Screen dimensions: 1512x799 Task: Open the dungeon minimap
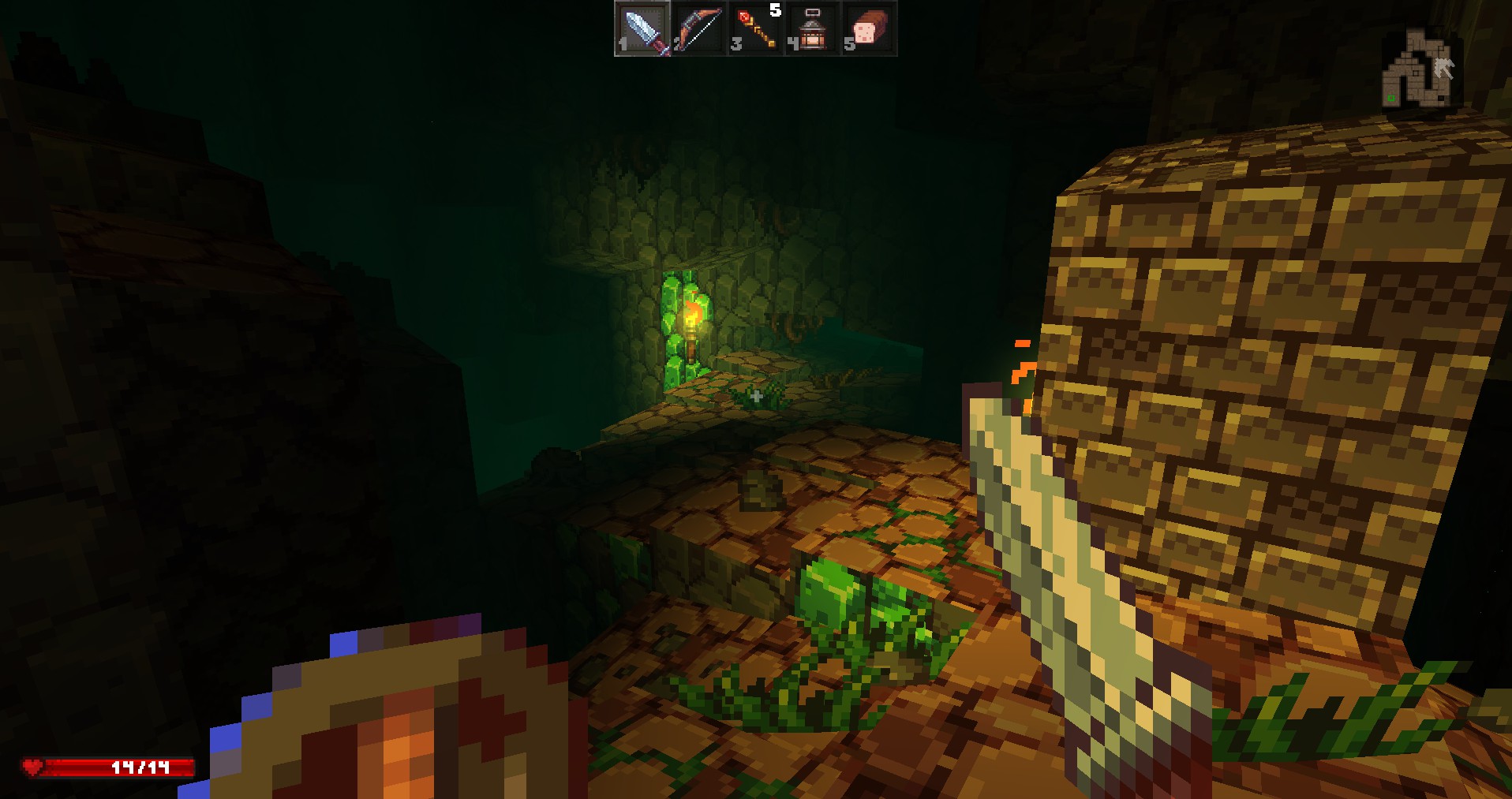click(1418, 70)
